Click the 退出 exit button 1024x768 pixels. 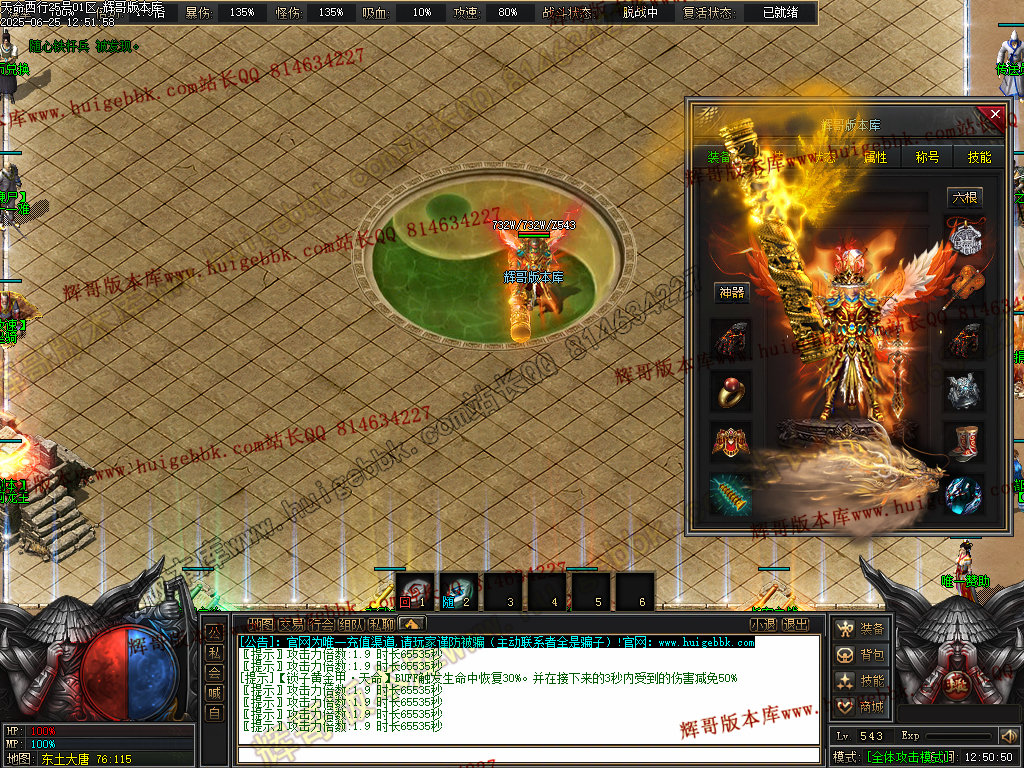(795, 625)
